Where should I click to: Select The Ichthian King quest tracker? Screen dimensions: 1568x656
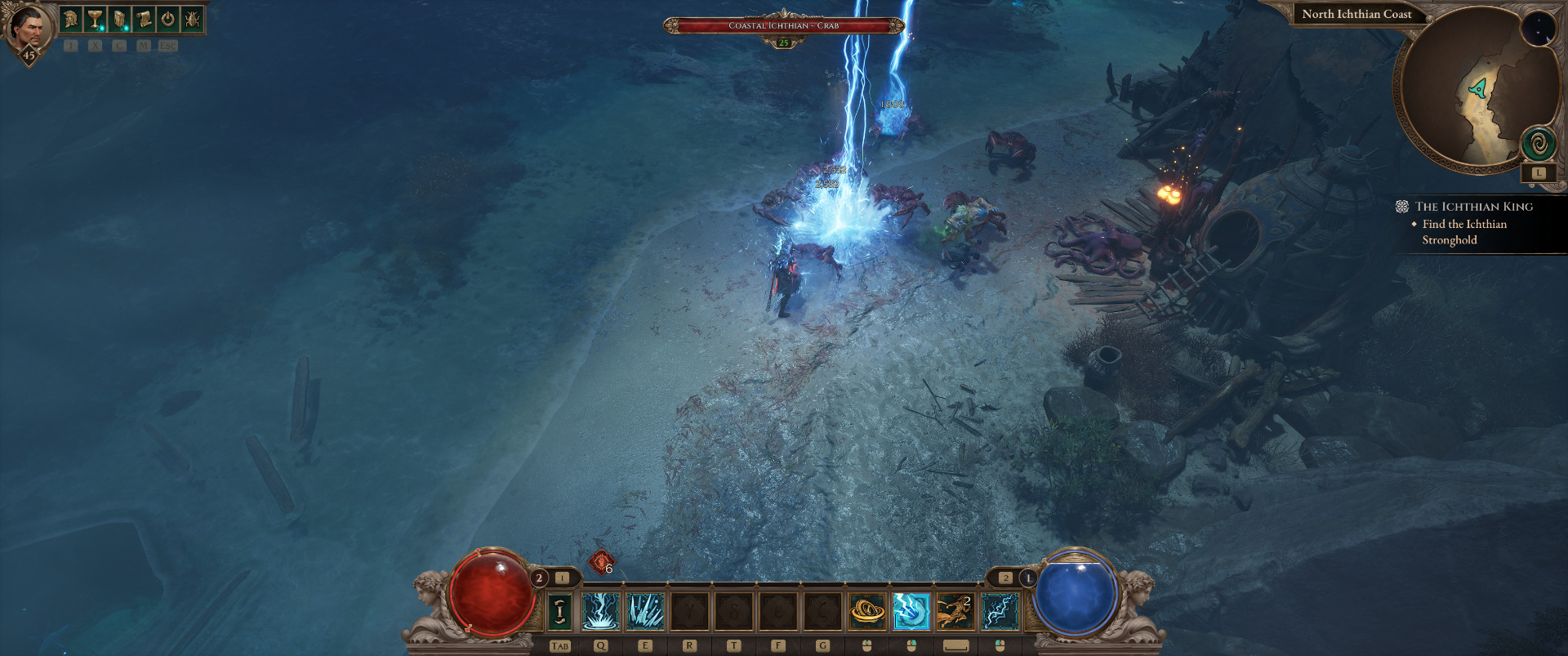click(1473, 207)
